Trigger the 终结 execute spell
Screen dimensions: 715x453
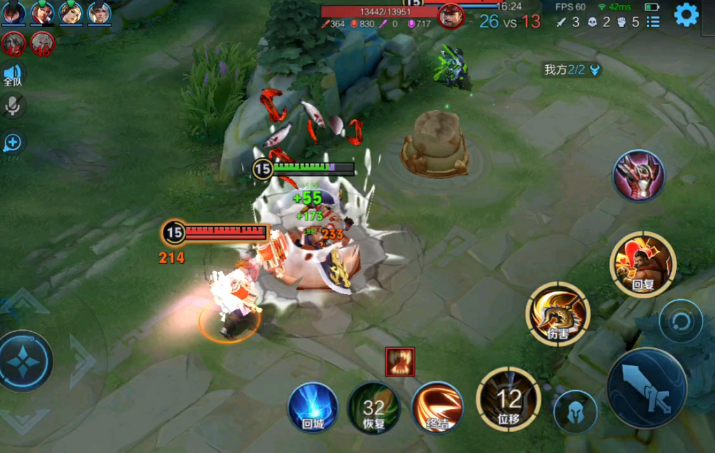(436, 406)
